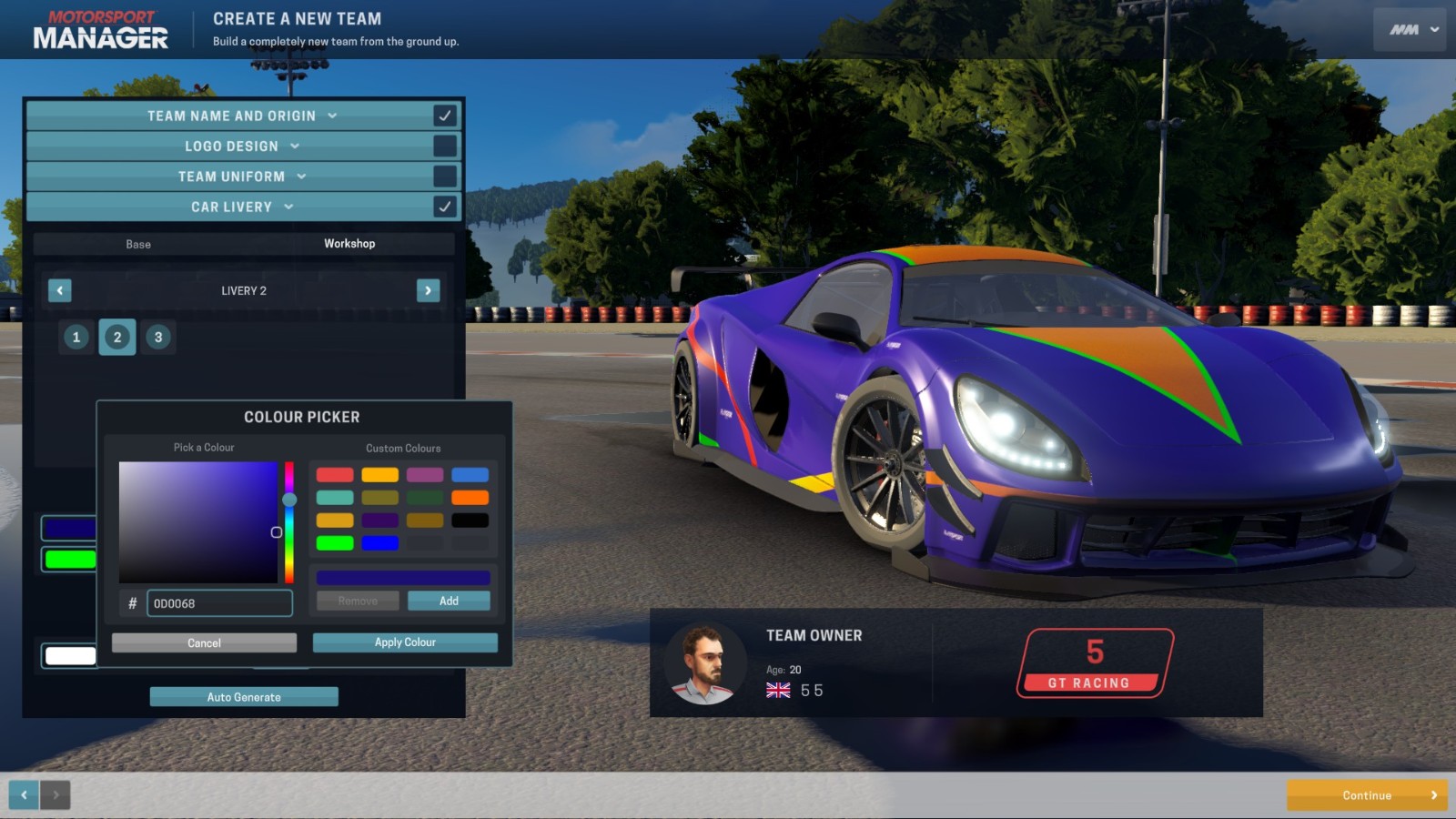The height and width of the screenshot is (819, 1456).
Task: Switch to the Workshop livery tab
Action: pyautogui.click(x=349, y=244)
